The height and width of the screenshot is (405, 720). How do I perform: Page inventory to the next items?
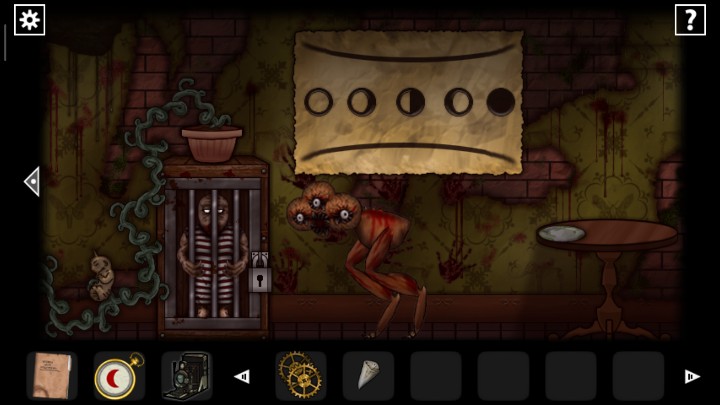[691, 377]
